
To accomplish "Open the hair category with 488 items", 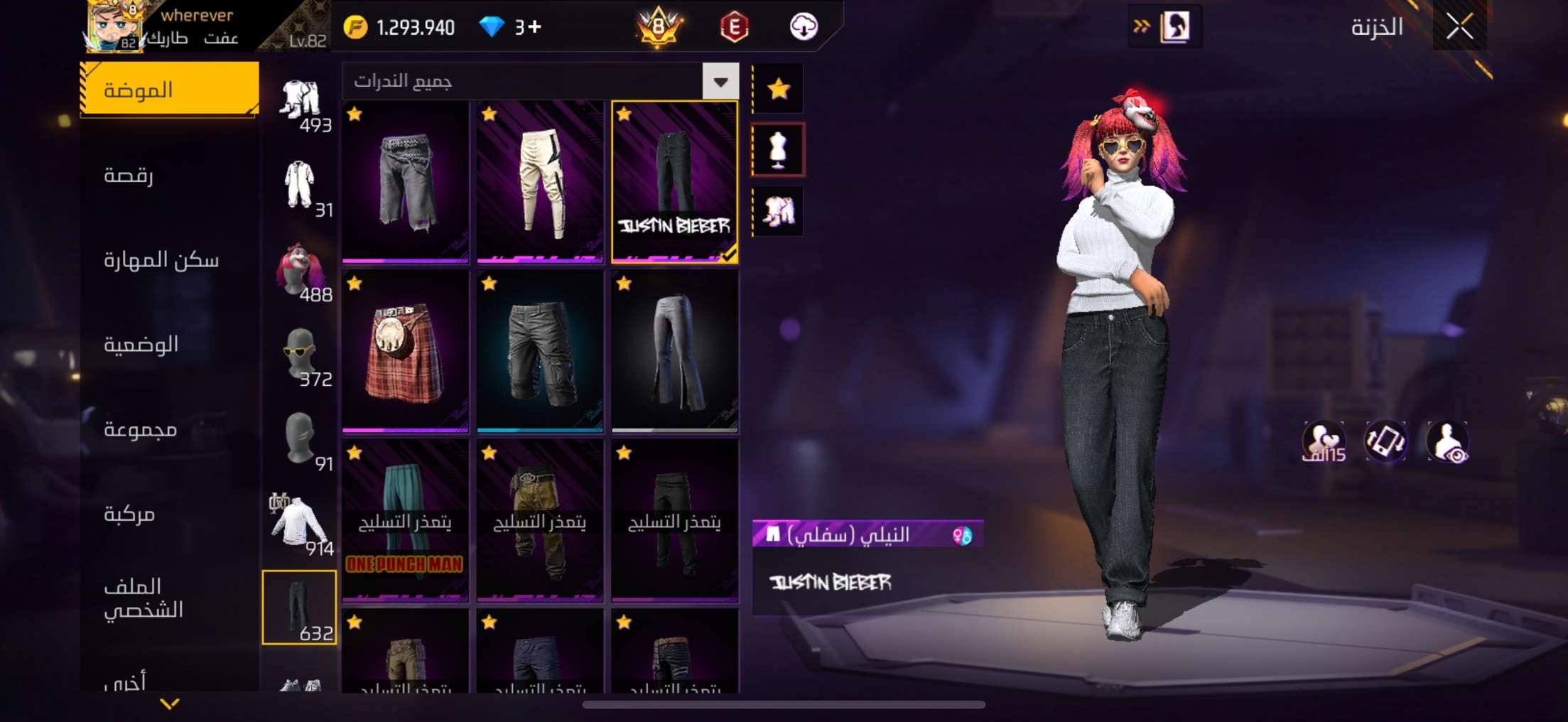I will pos(300,271).
